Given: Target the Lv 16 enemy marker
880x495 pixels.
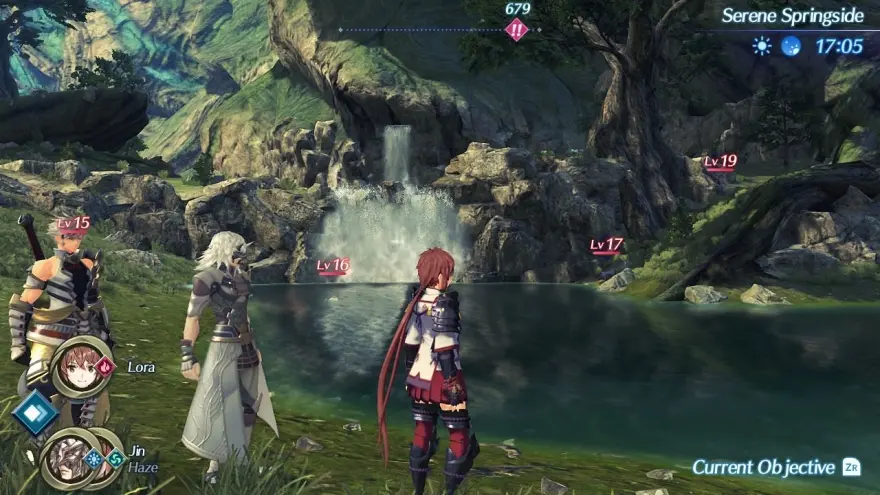Looking at the screenshot, I should tap(333, 266).
